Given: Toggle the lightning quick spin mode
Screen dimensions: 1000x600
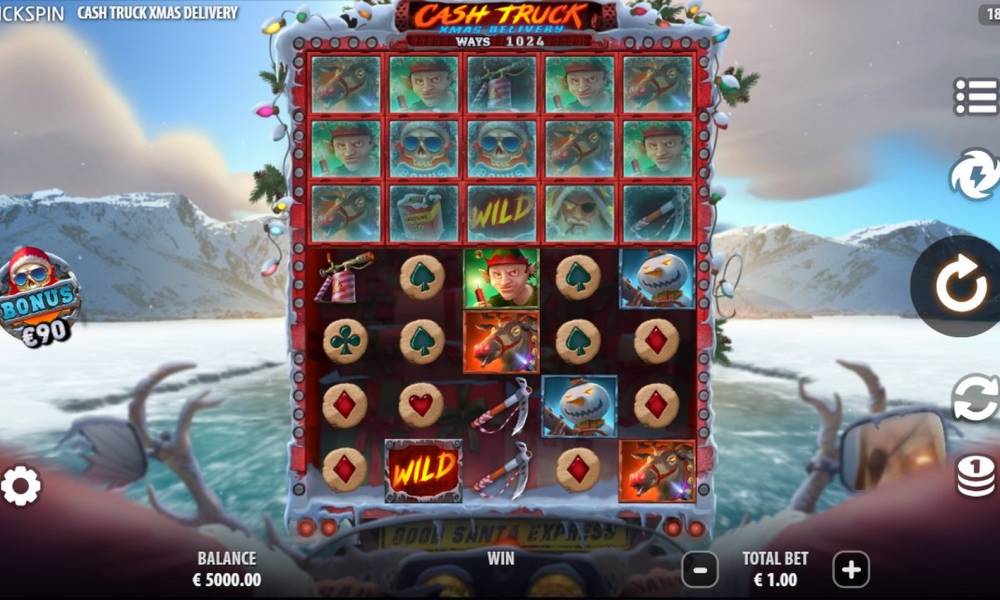Looking at the screenshot, I should [976, 174].
